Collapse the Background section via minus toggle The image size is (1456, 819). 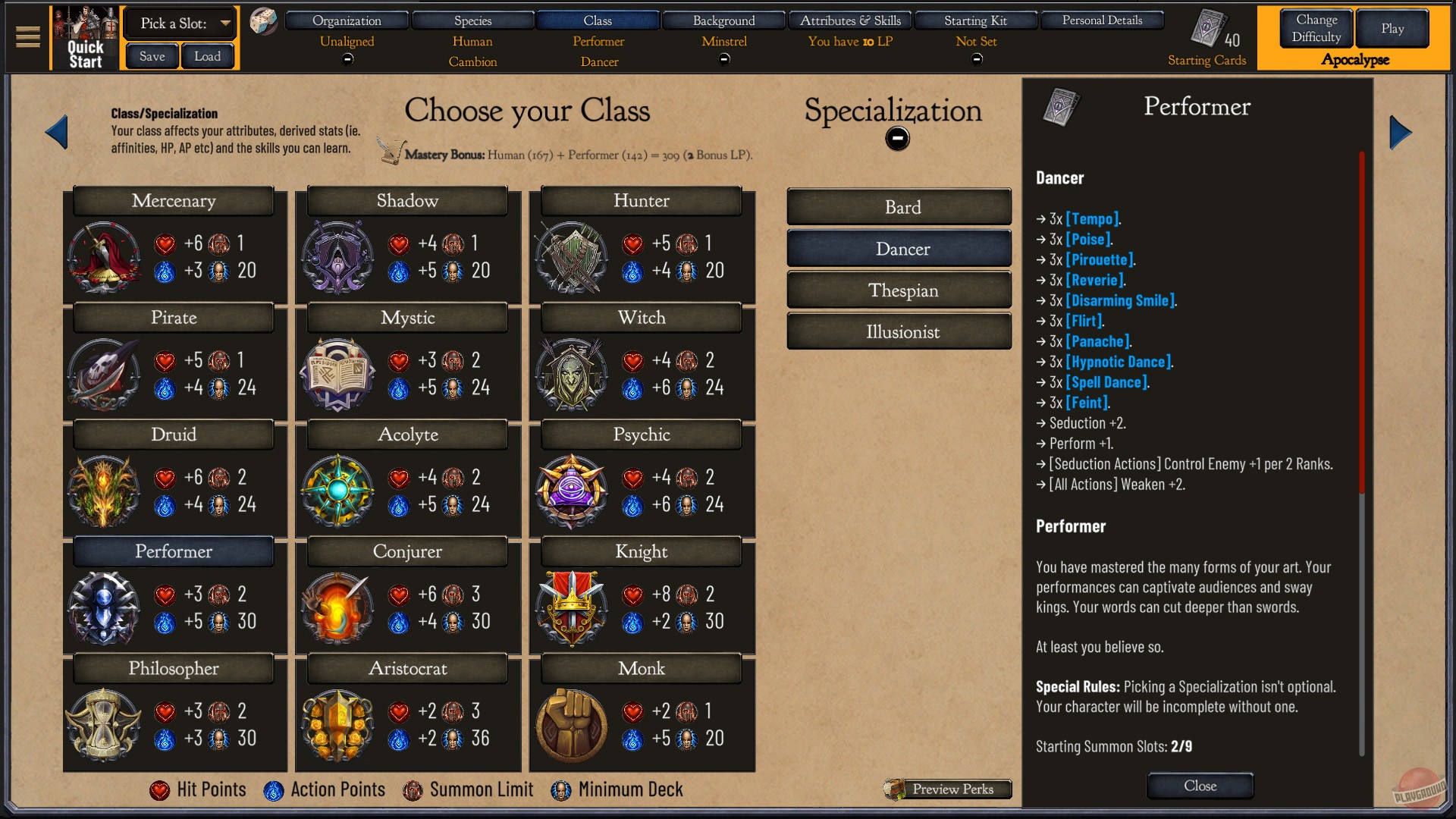723,58
